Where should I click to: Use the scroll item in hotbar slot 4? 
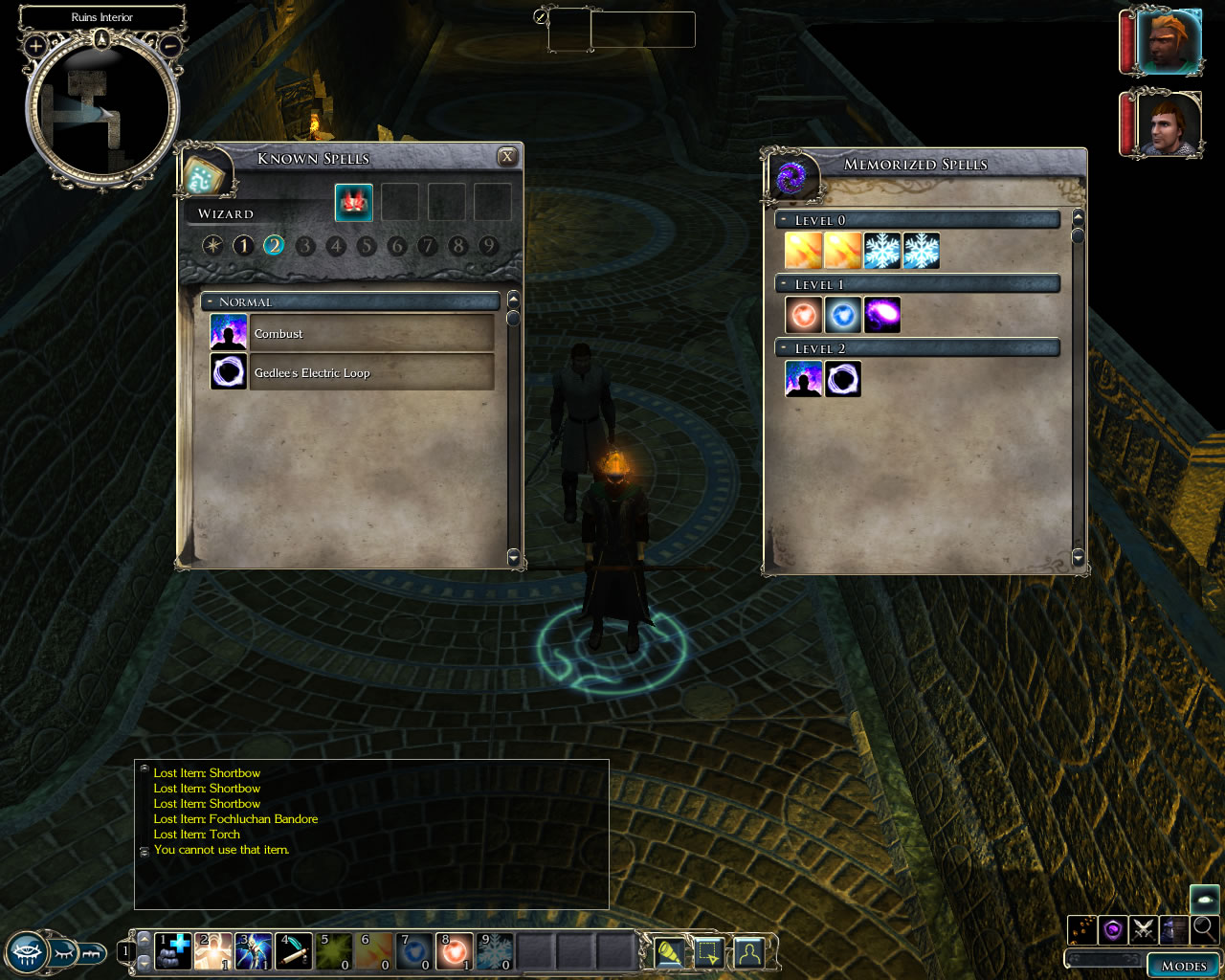pyautogui.click(x=294, y=951)
